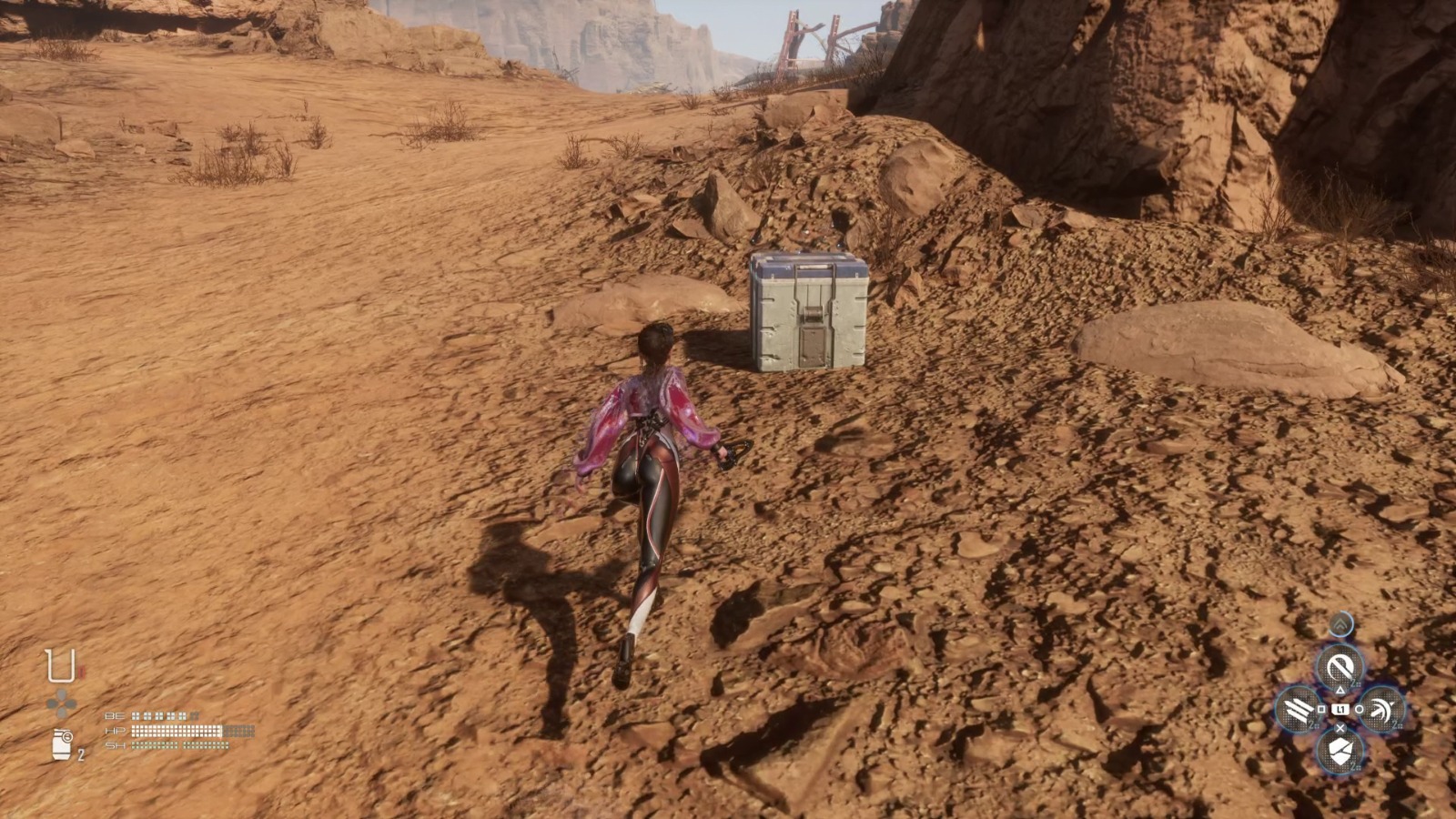Select the shield-break Beta skill at the wheel's bottom
This screenshot has width=1456, height=819.
[1341, 751]
